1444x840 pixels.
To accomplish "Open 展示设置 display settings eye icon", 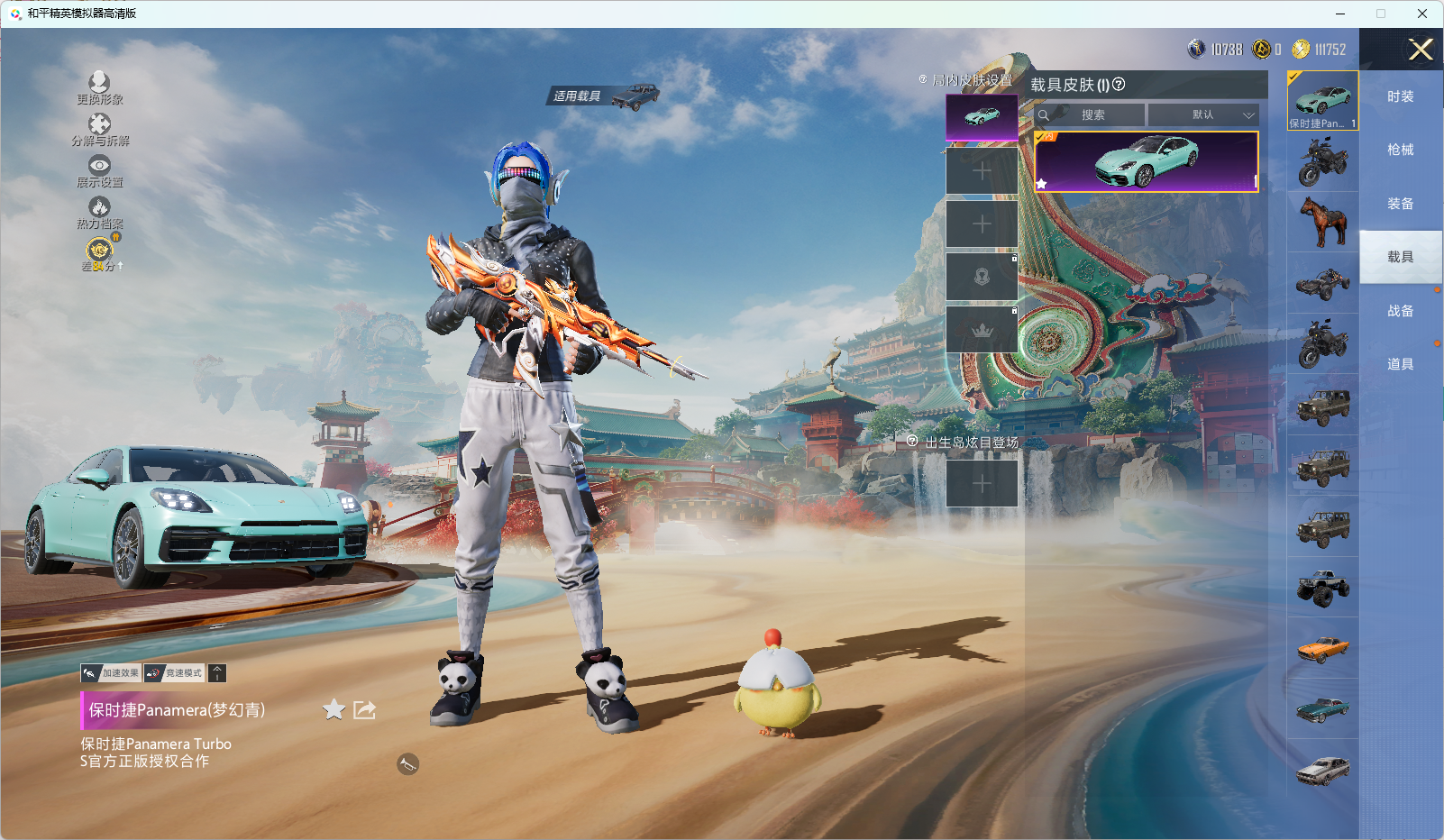I will click(x=99, y=166).
